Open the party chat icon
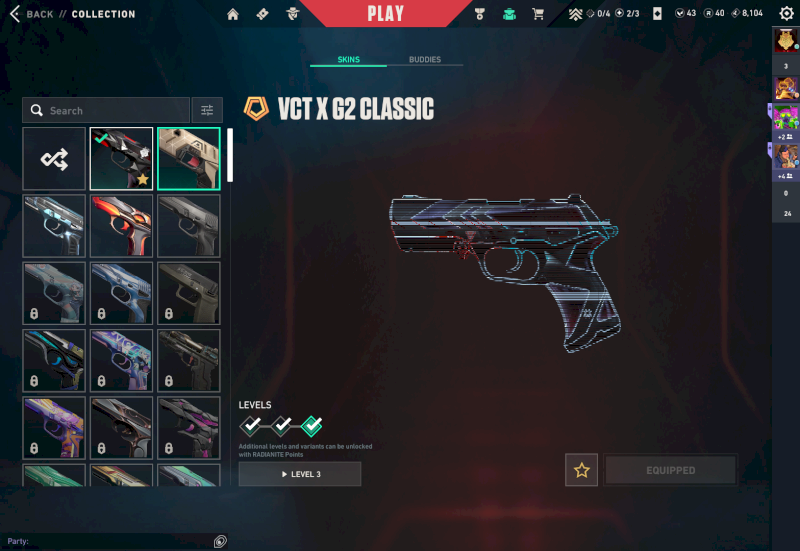The width and height of the screenshot is (800, 551). pos(220,541)
